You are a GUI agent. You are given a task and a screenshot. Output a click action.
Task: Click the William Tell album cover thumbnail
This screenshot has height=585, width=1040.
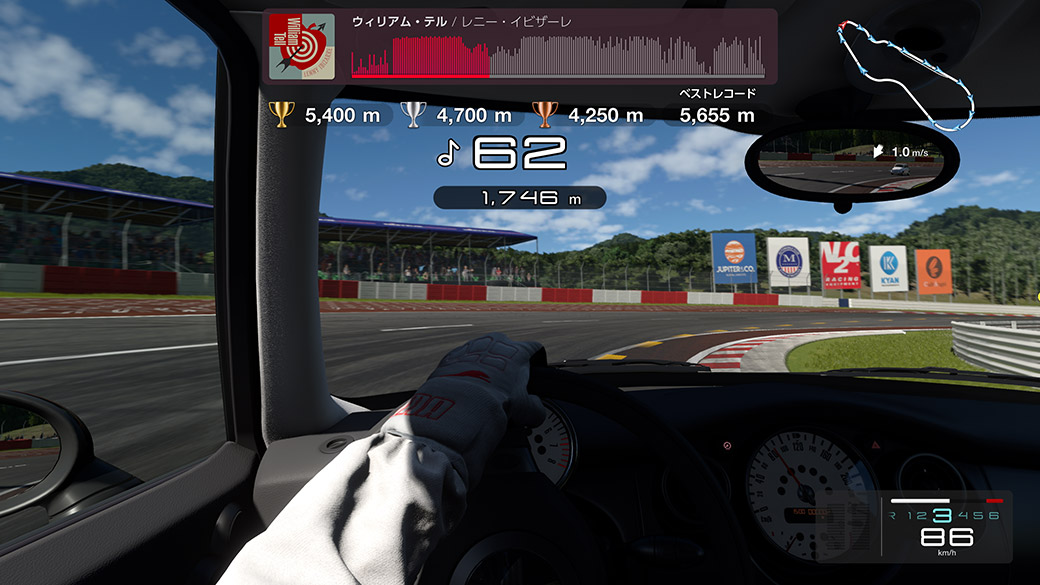coord(302,45)
